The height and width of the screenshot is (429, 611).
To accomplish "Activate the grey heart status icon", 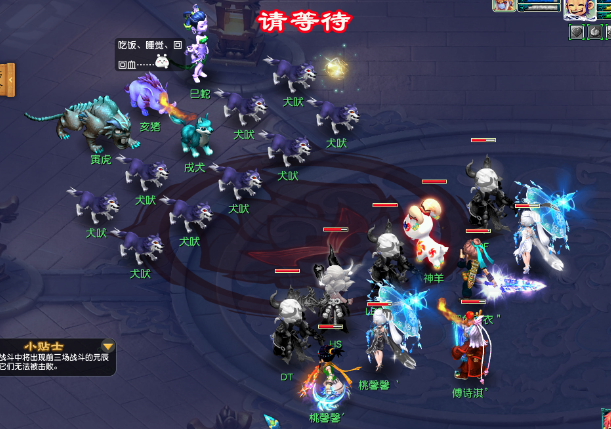I will (578, 32).
